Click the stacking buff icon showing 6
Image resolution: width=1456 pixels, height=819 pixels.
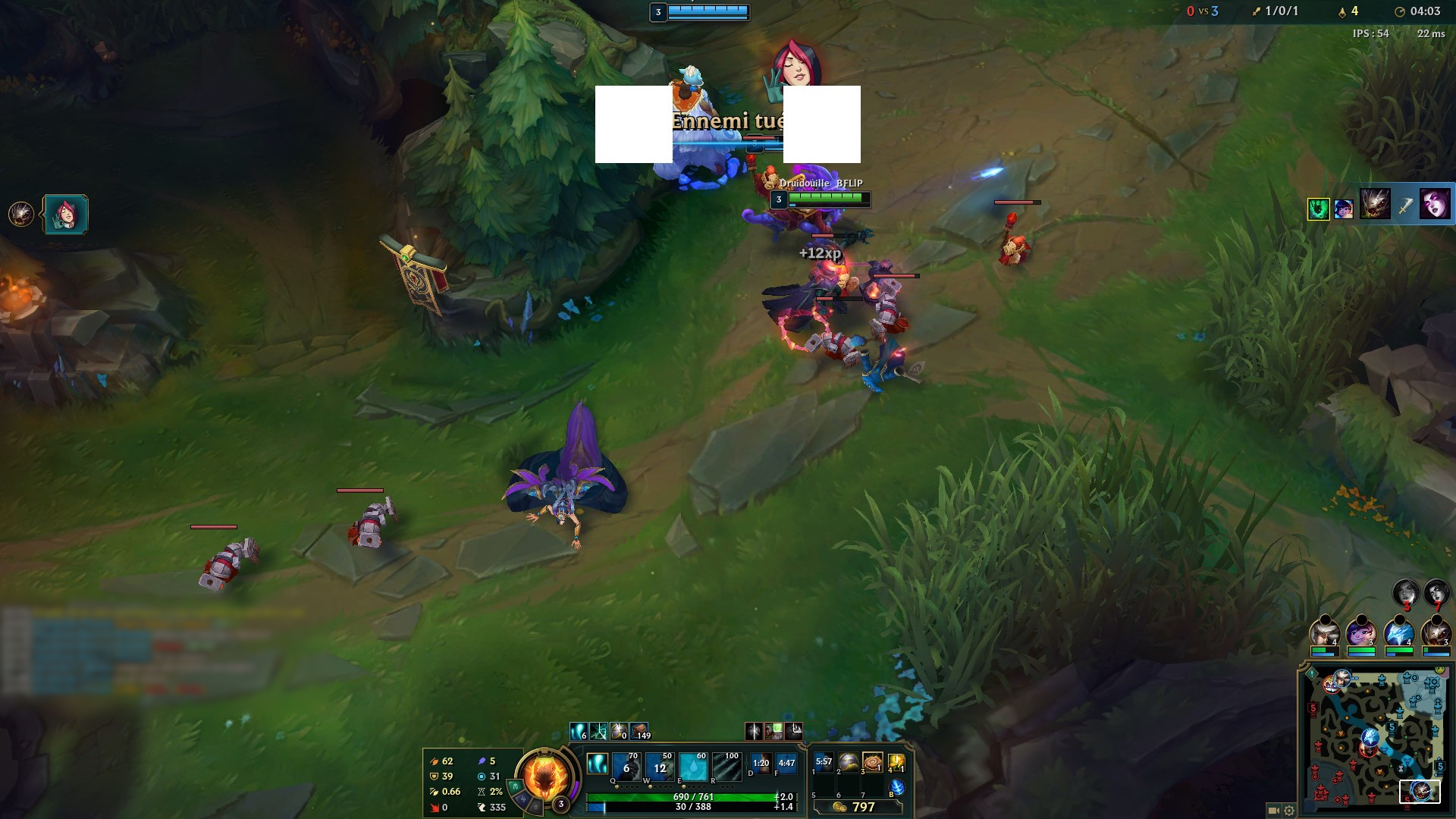pos(578,730)
